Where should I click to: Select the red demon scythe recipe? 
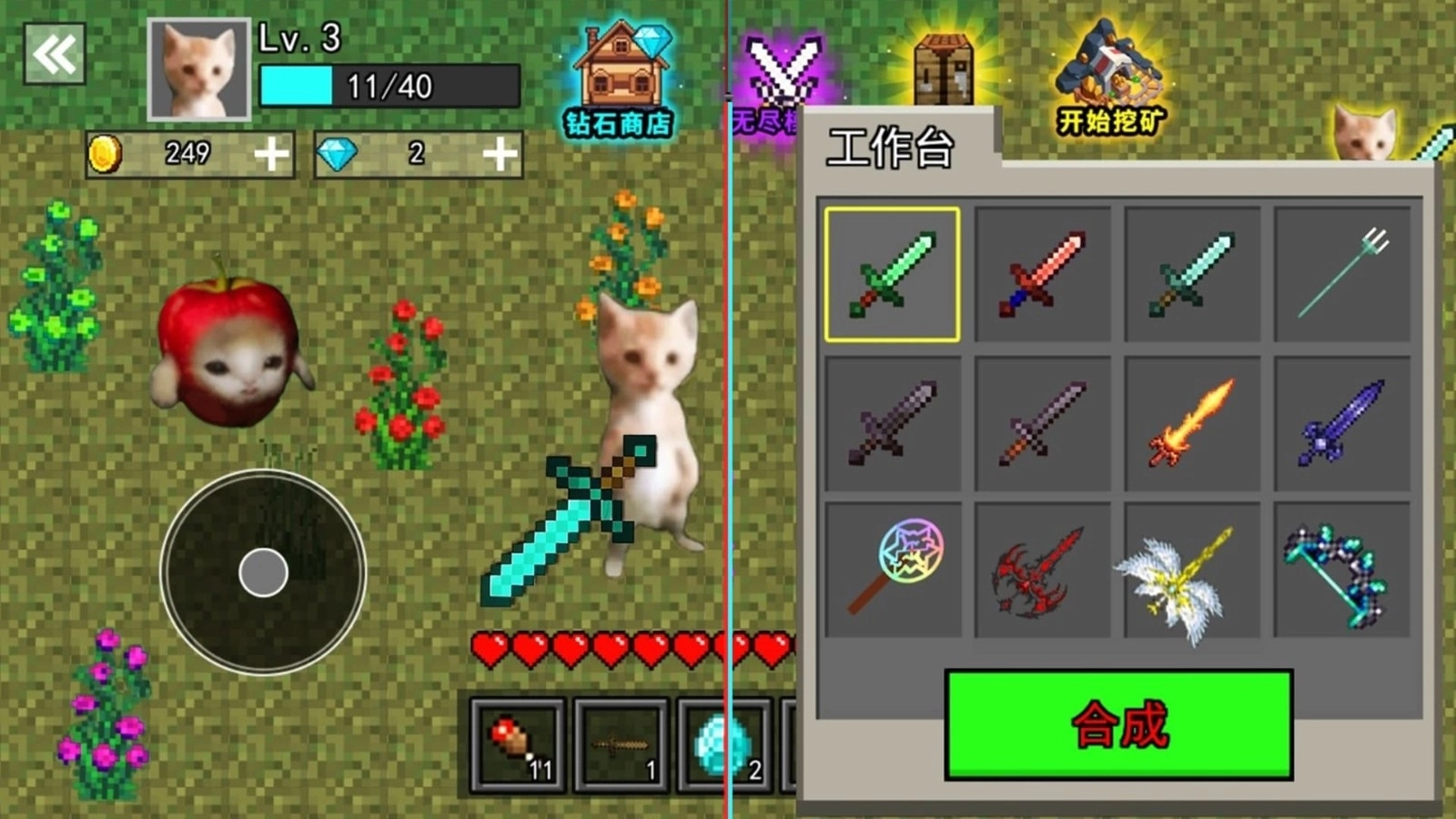[1042, 571]
